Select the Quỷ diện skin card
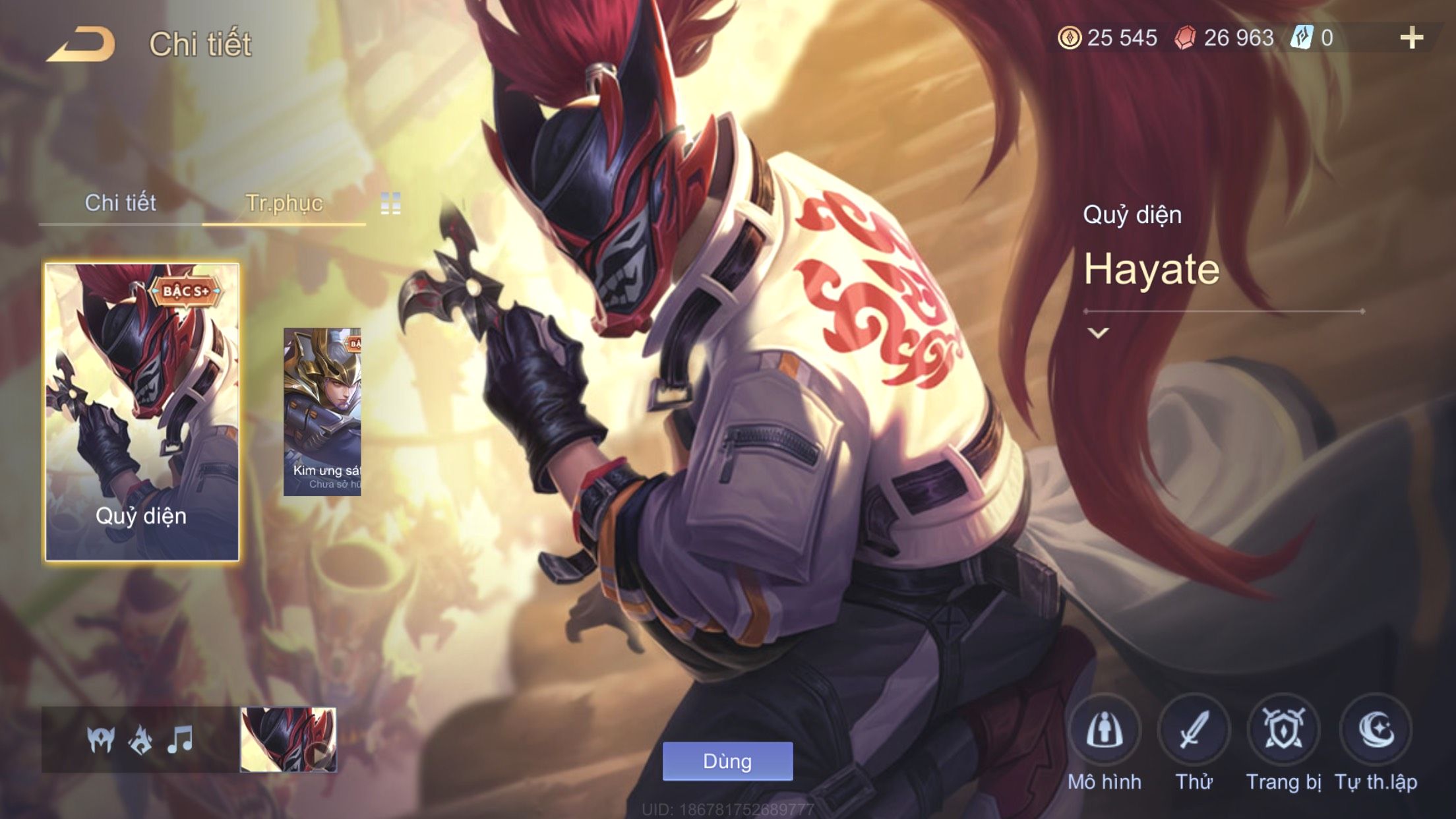This screenshot has height=819, width=1456. click(x=142, y=412)
